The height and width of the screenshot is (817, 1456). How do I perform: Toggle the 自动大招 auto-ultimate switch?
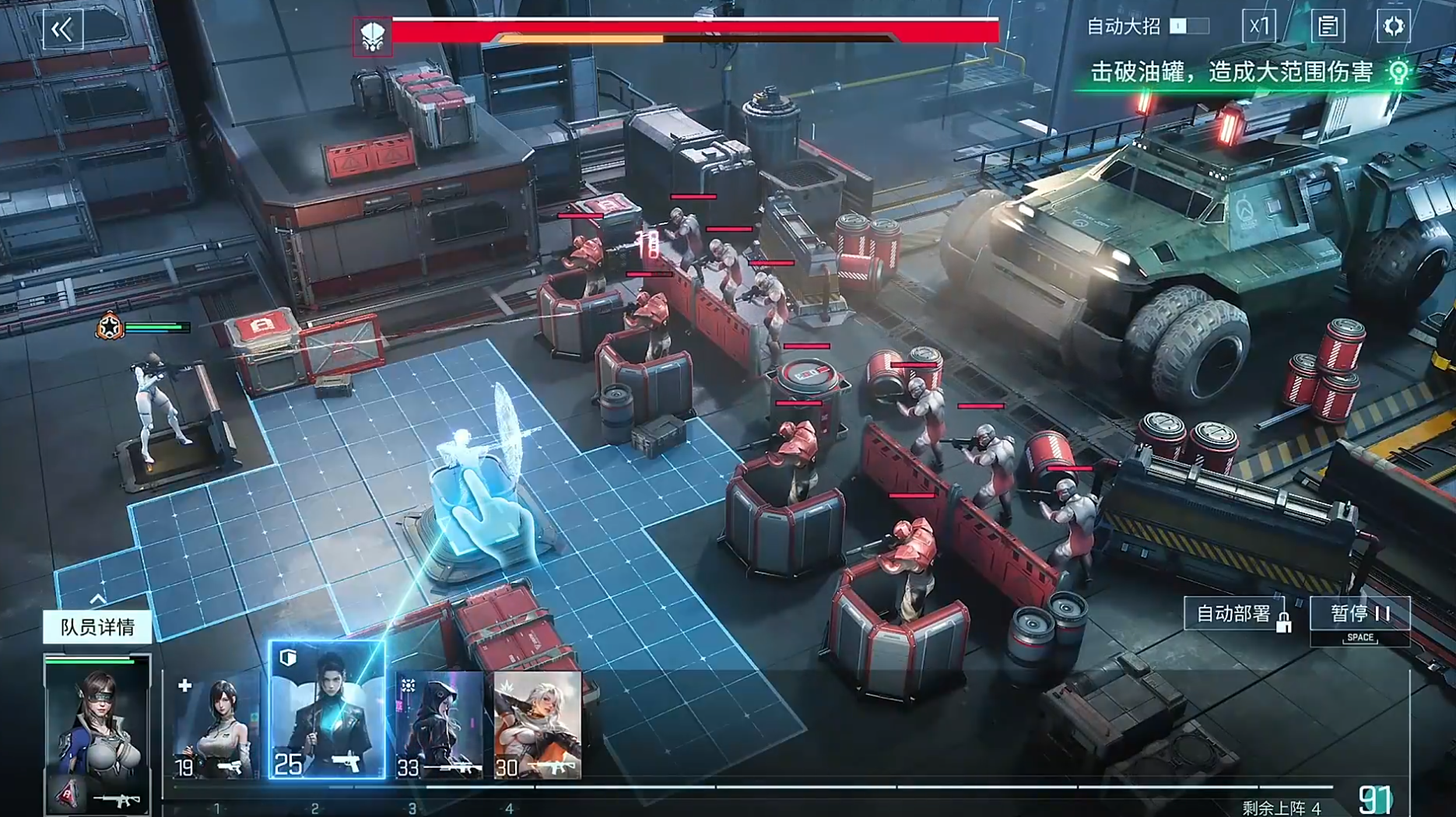tap(1189, 26)
